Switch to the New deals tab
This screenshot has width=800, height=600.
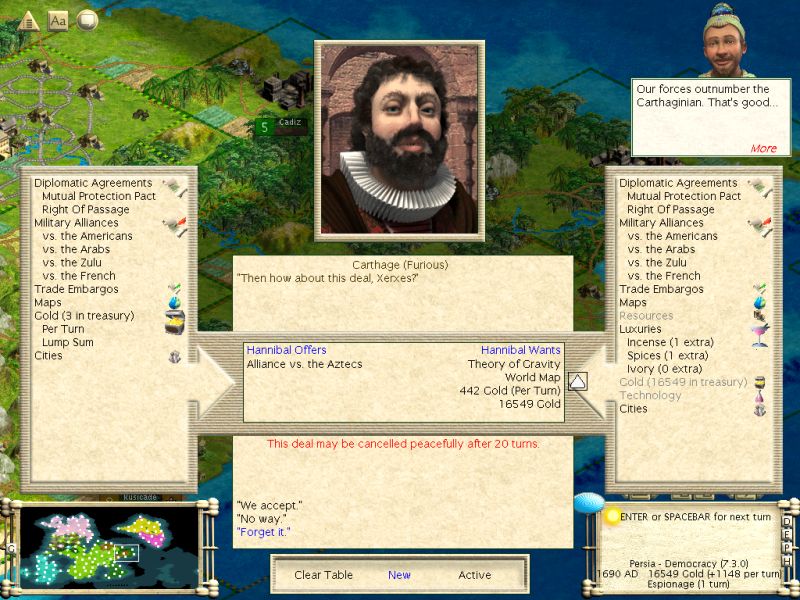(399, 575)
